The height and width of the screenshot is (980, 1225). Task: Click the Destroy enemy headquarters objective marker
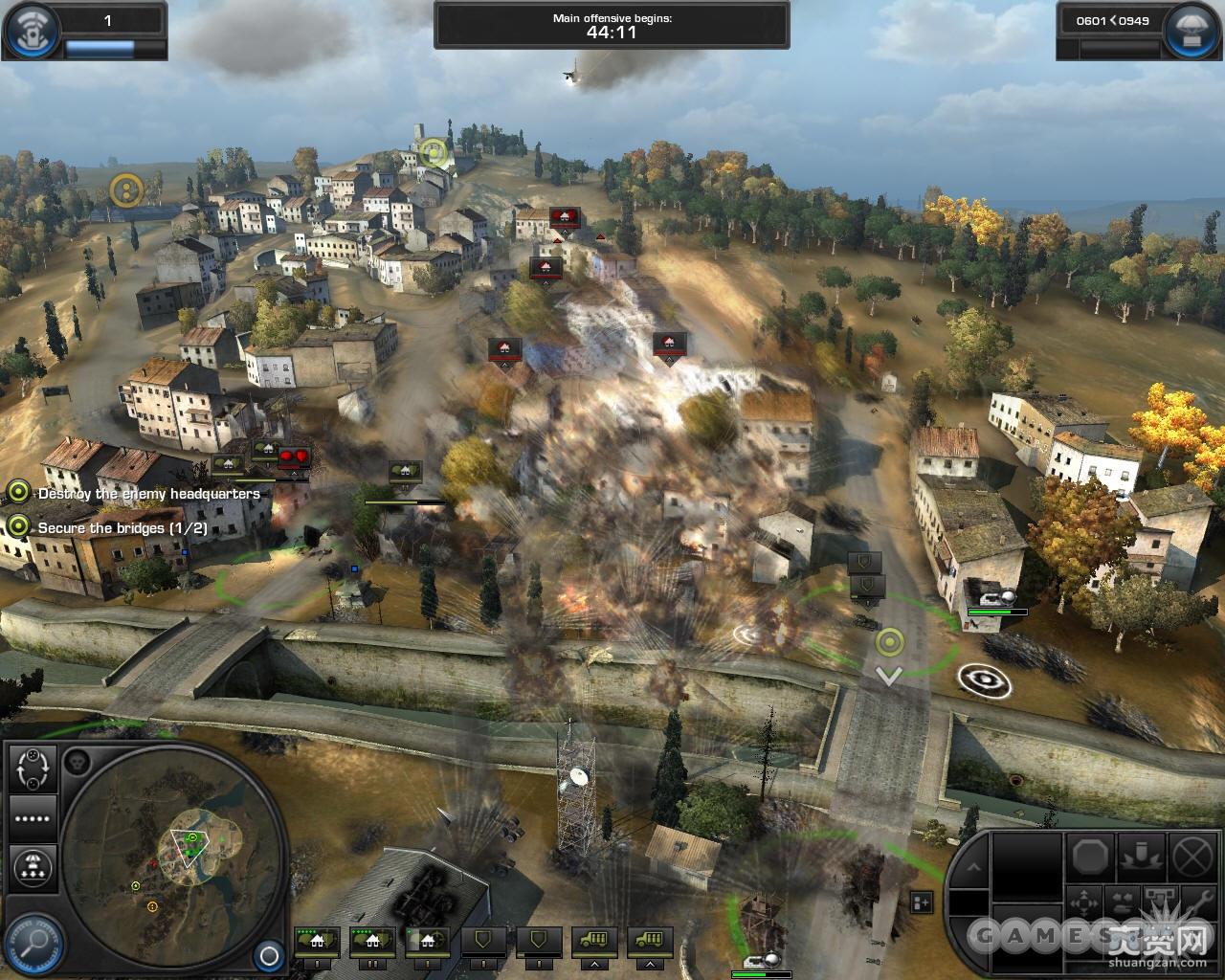(x=16, y=494)
